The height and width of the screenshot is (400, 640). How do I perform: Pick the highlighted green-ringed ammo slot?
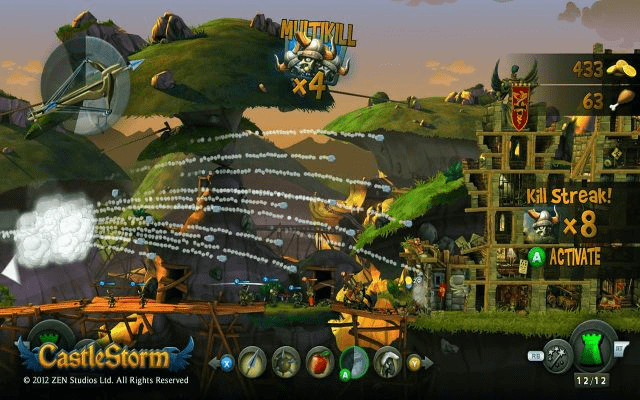pyautogui.click(x=354, y=360)
